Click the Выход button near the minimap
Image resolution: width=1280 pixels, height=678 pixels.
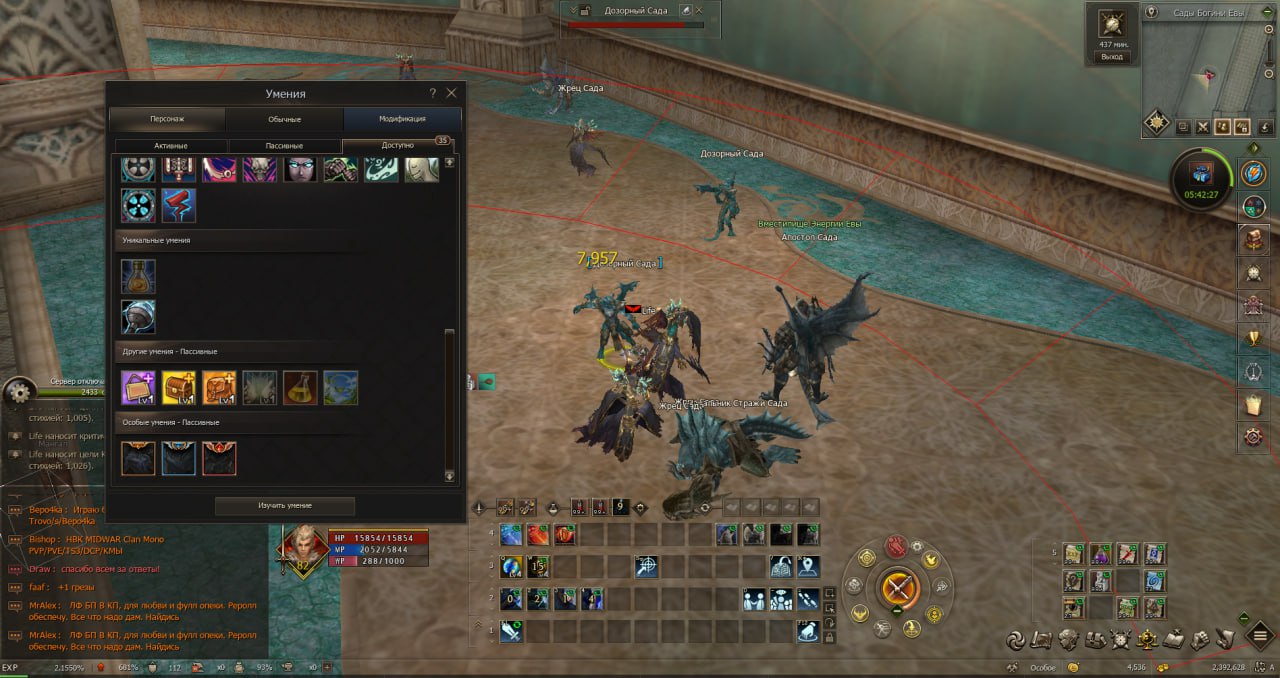click(1112, 57)
